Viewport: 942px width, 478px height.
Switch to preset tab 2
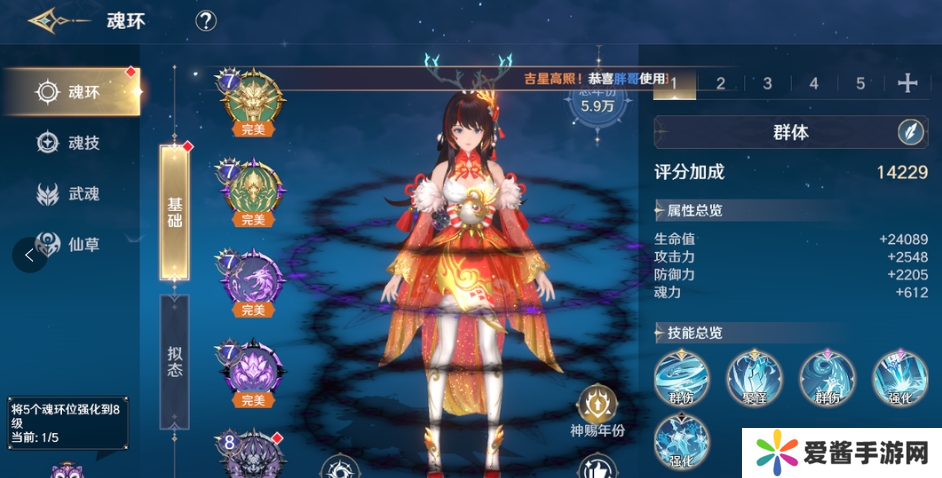tap(720, 83)
